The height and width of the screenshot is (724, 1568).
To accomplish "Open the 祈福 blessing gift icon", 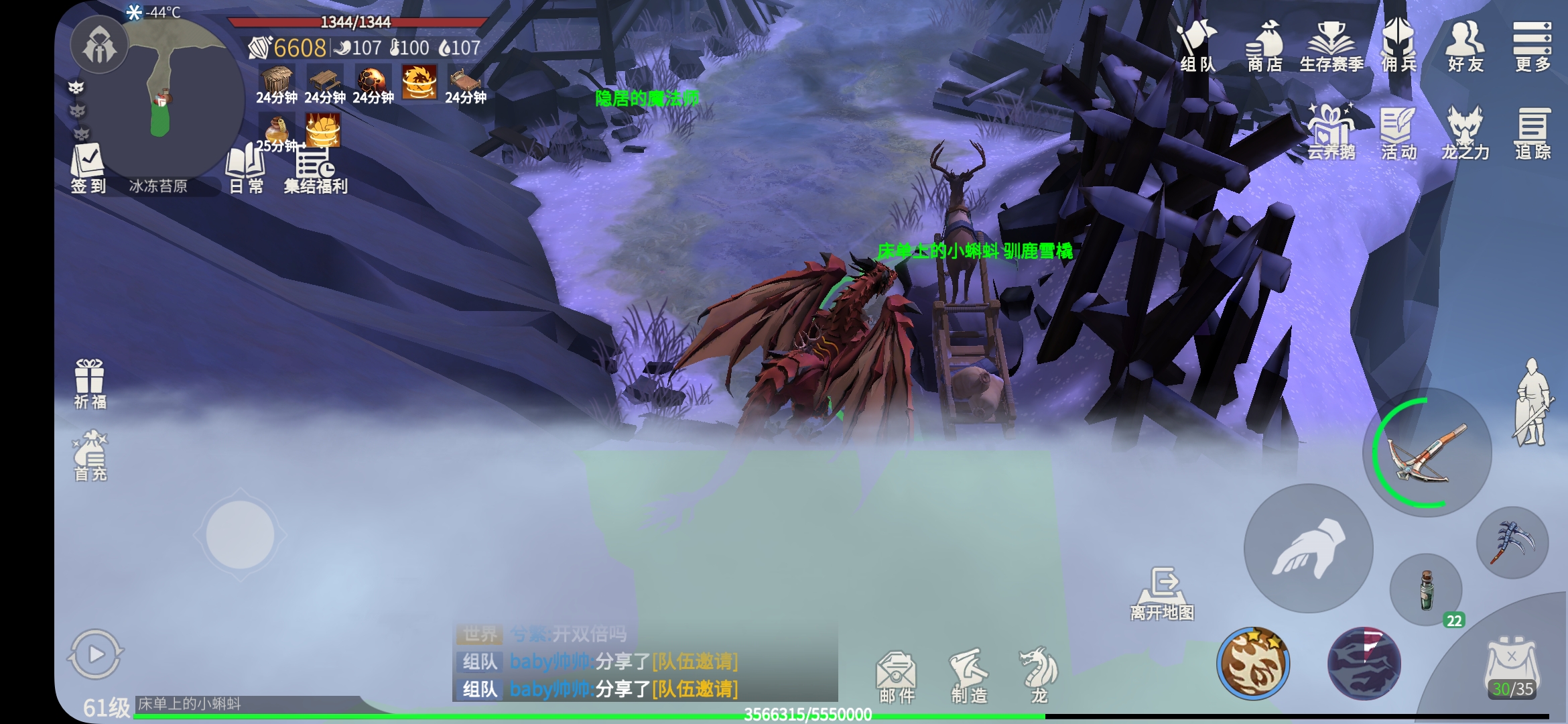I will (90, 383).
